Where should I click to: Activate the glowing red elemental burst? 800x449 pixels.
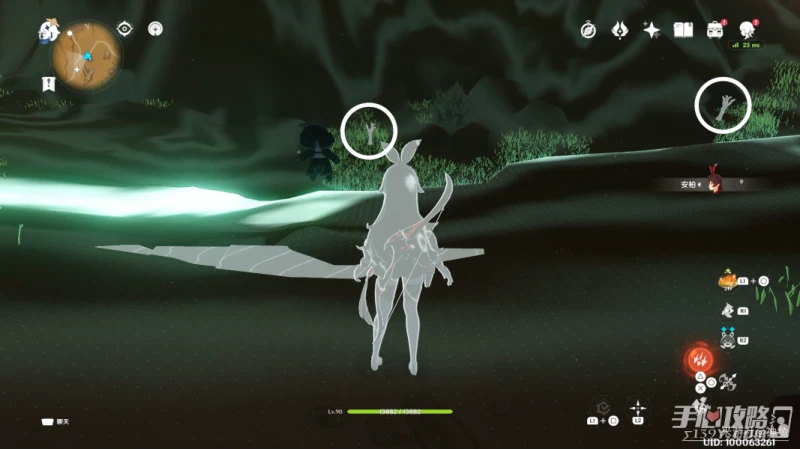click(x=699, y=359)
